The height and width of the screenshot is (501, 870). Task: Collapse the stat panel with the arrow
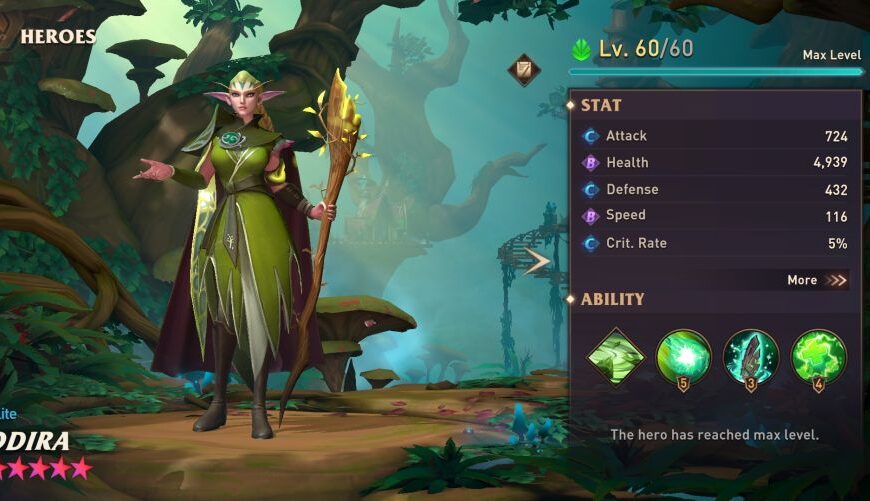pyautogui.click(x=538, y=261)
